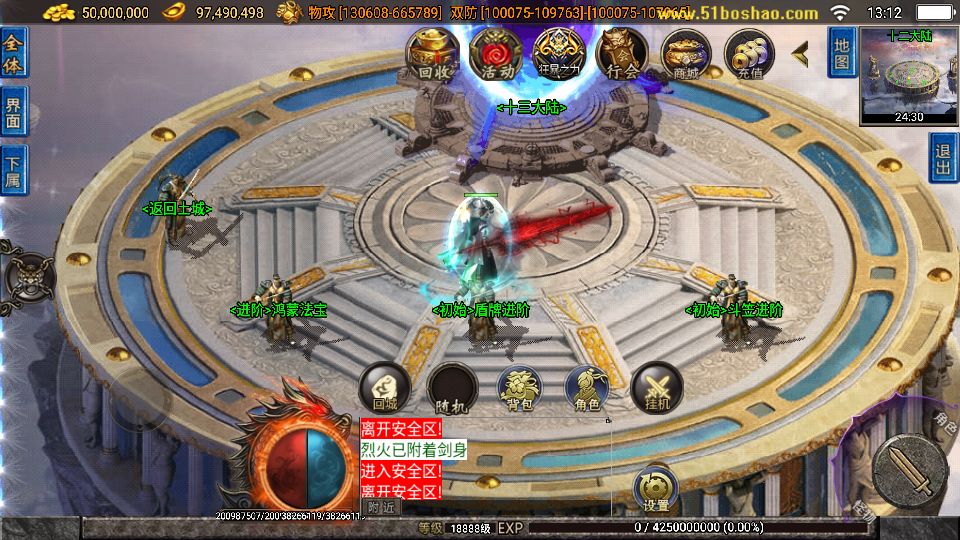
Task: Open the 下属 subordinates tab
Action: 14,171
